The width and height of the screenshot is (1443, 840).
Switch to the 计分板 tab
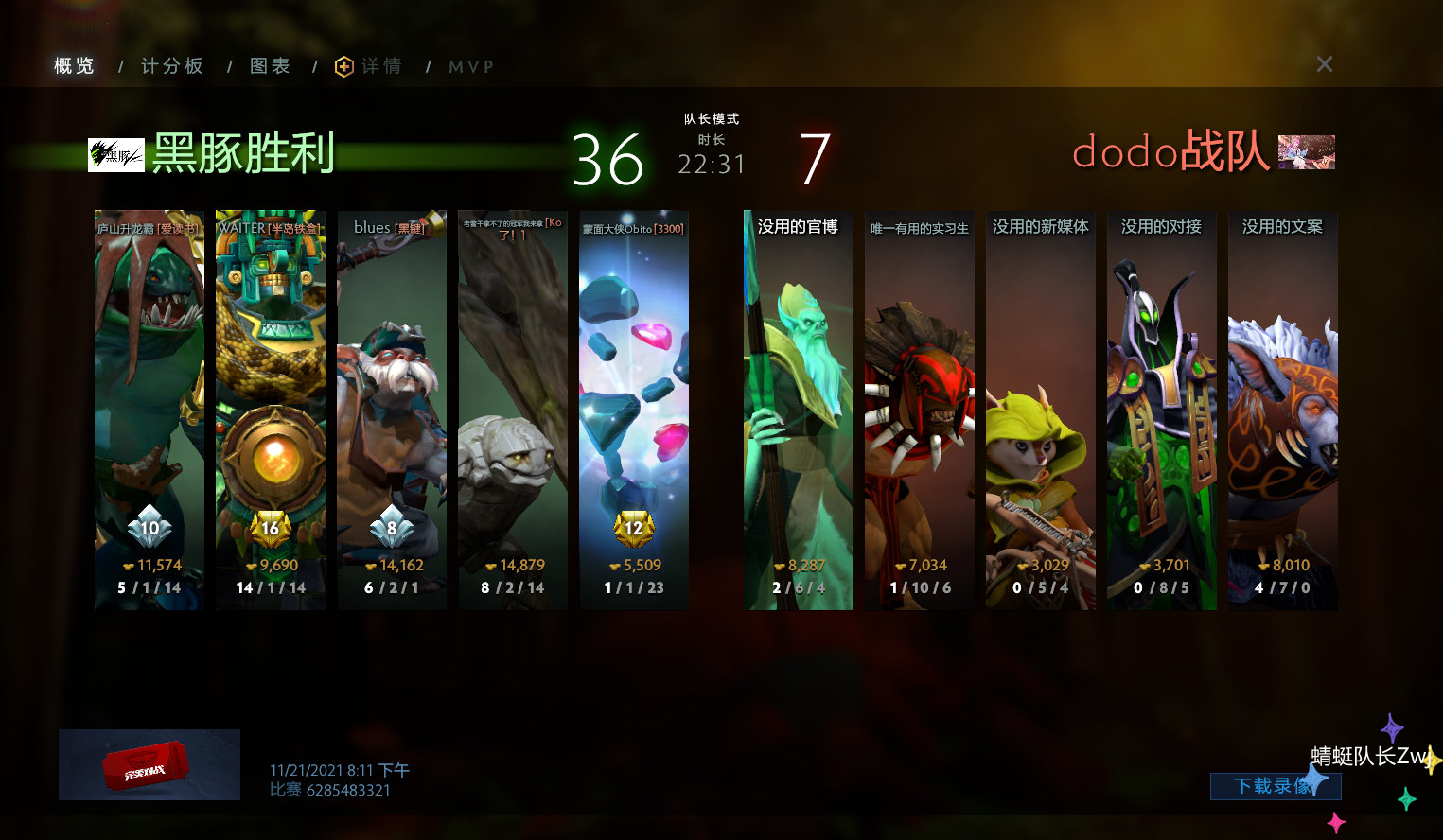[x=172, y=65]
